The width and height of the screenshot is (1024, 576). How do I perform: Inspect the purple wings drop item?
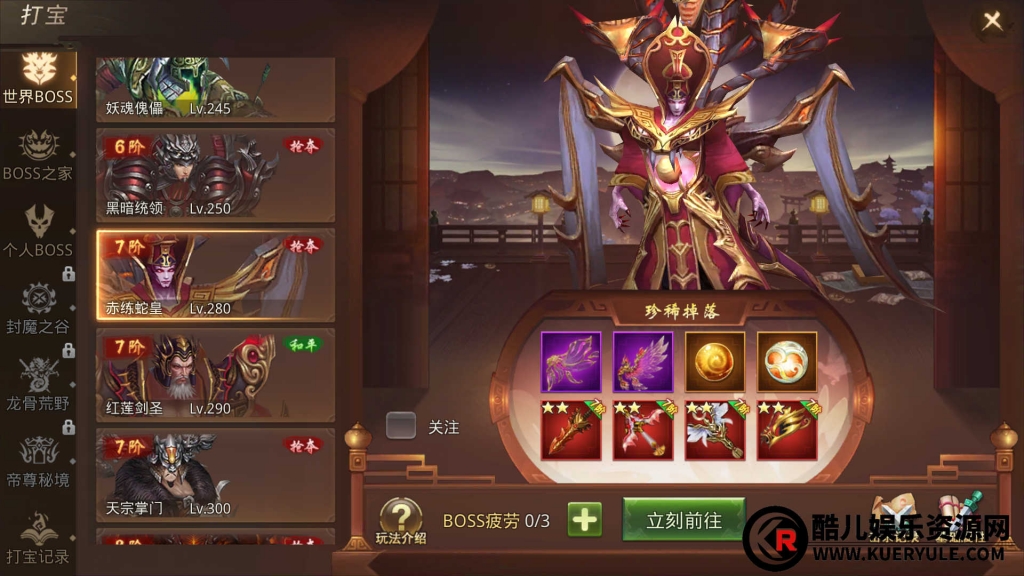643,361
